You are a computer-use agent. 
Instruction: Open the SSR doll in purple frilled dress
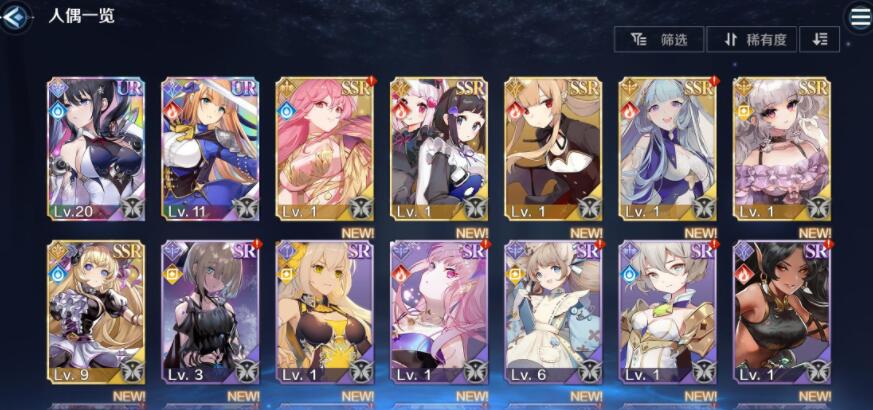coord(782,148)
